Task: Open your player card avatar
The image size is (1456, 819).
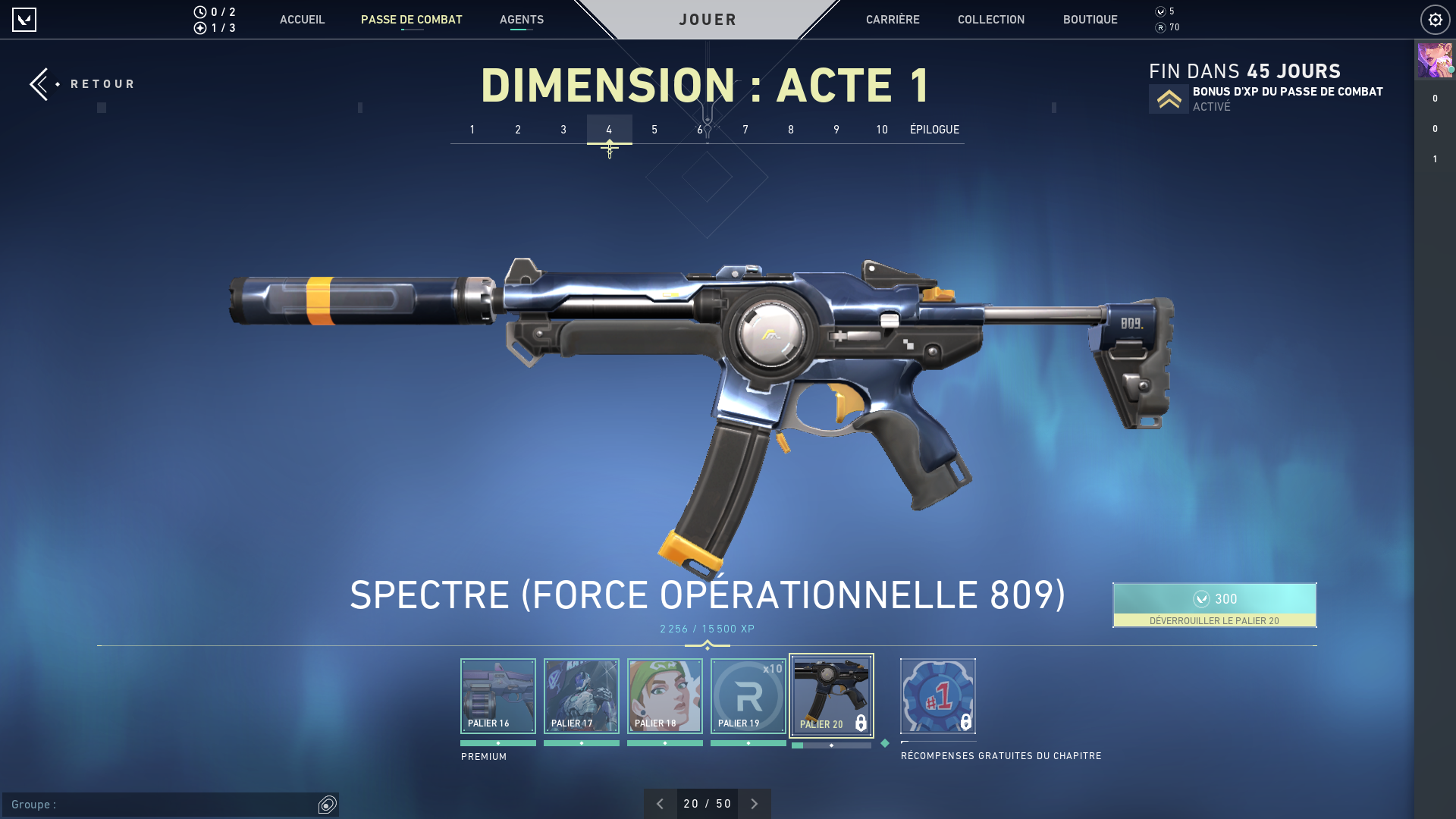Action: pos(1435,60)
